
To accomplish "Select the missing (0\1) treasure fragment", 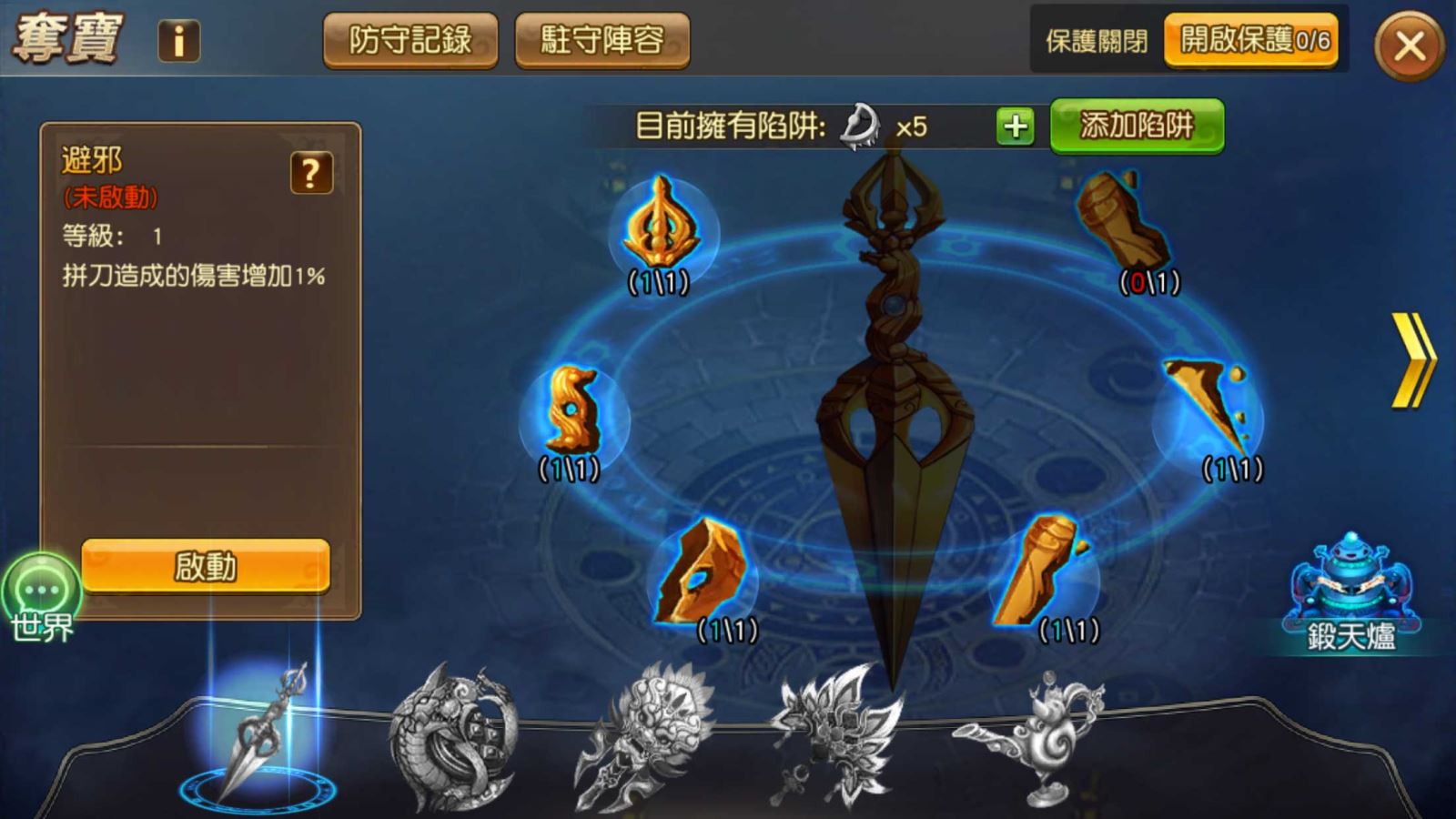I will (x=1122, y=223).
